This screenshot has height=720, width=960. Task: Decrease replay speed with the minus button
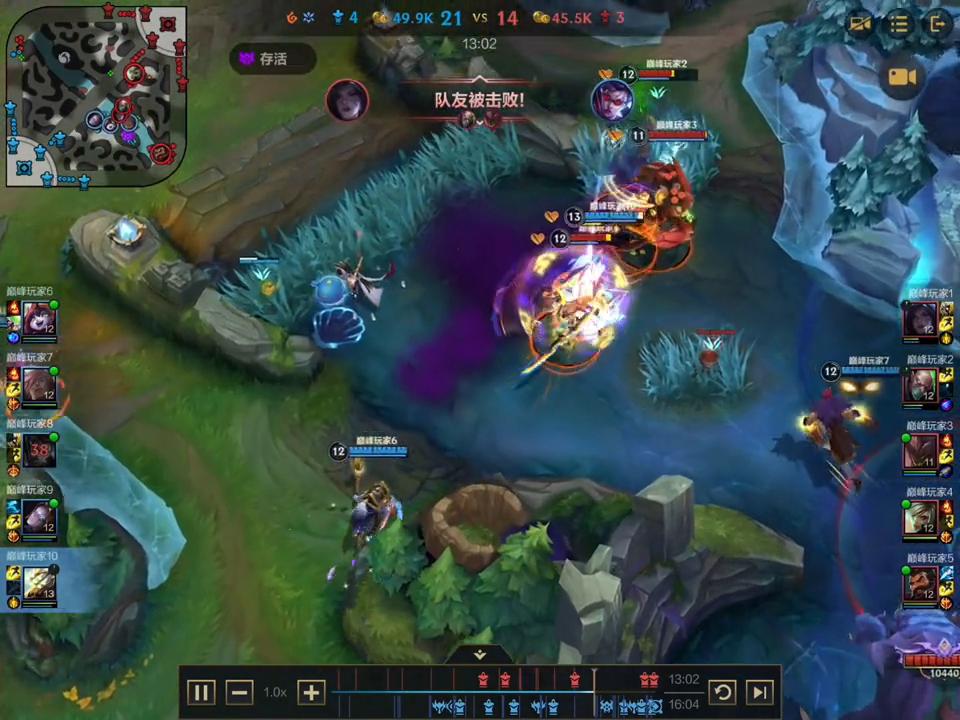pos(239,692)
